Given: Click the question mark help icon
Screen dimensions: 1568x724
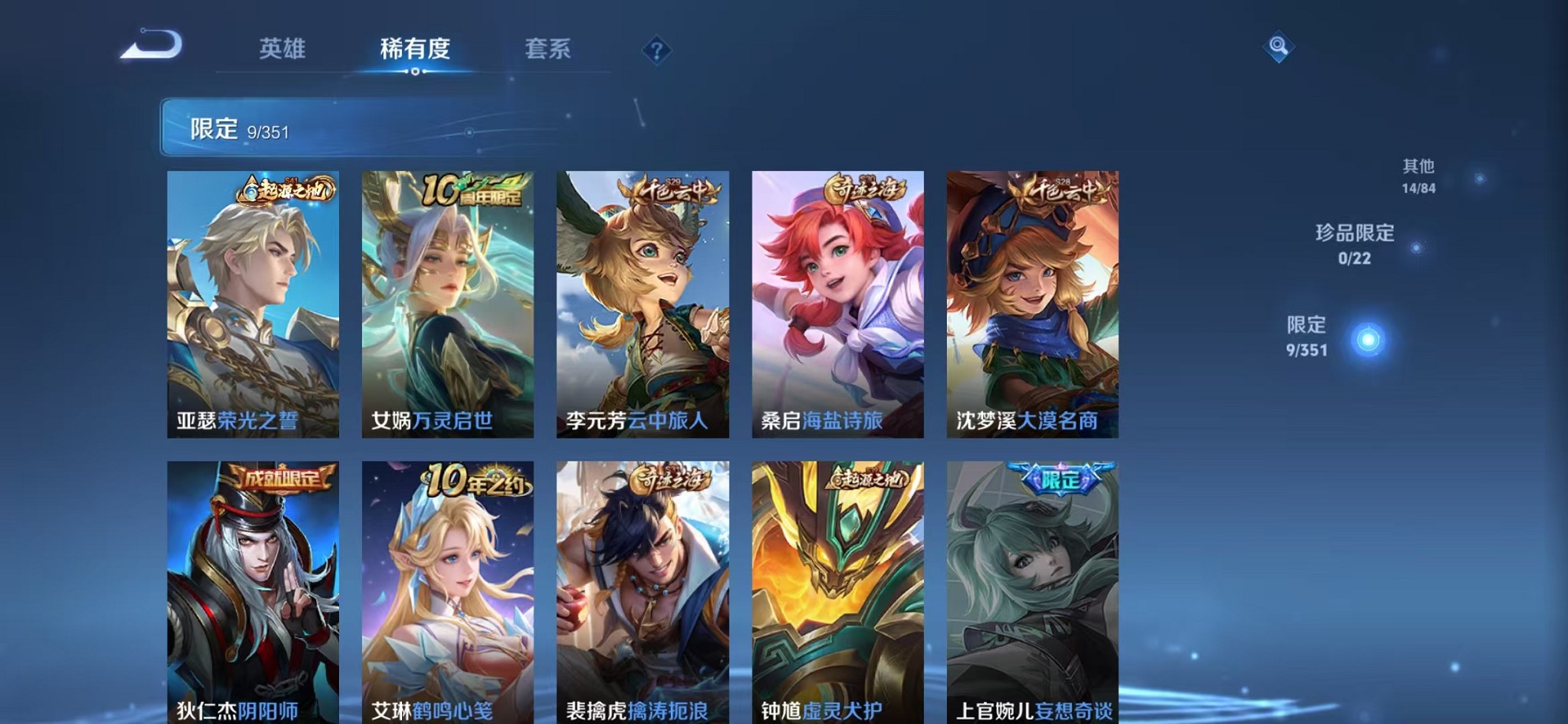Looking at the screenshot, I should click(x=657, y=50).
